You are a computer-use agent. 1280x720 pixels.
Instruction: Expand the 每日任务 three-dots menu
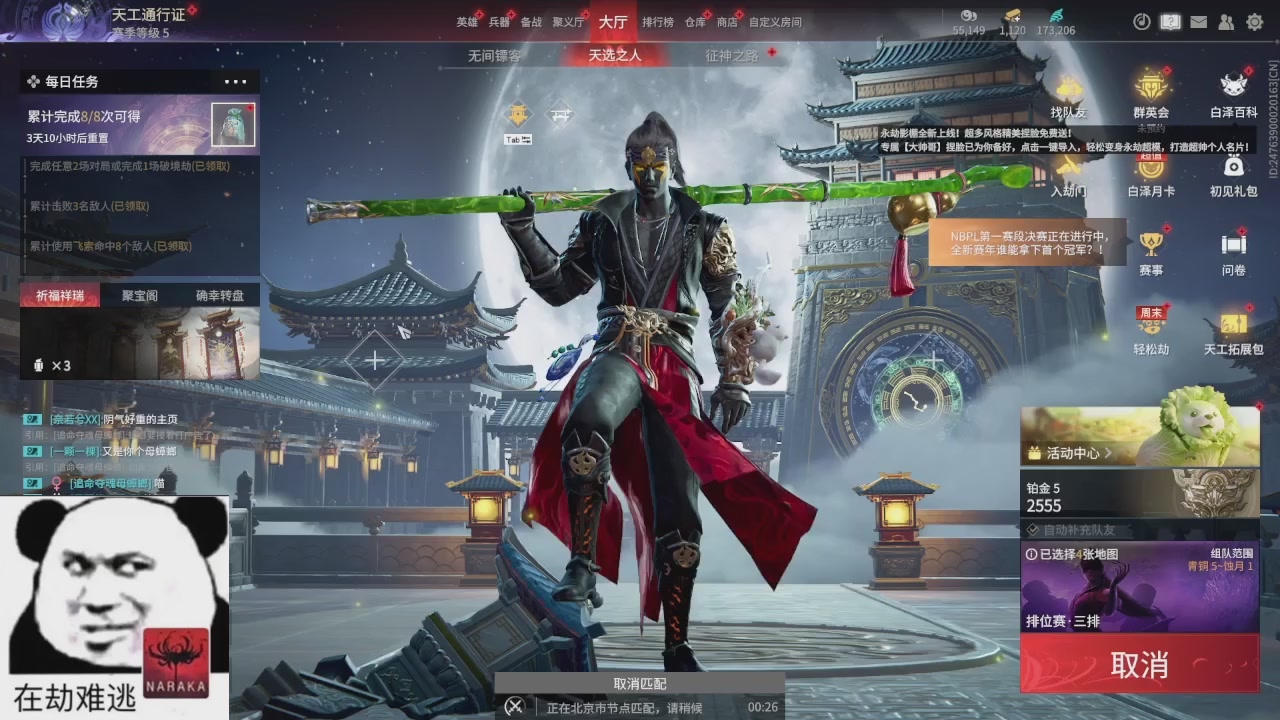[235, 82]
